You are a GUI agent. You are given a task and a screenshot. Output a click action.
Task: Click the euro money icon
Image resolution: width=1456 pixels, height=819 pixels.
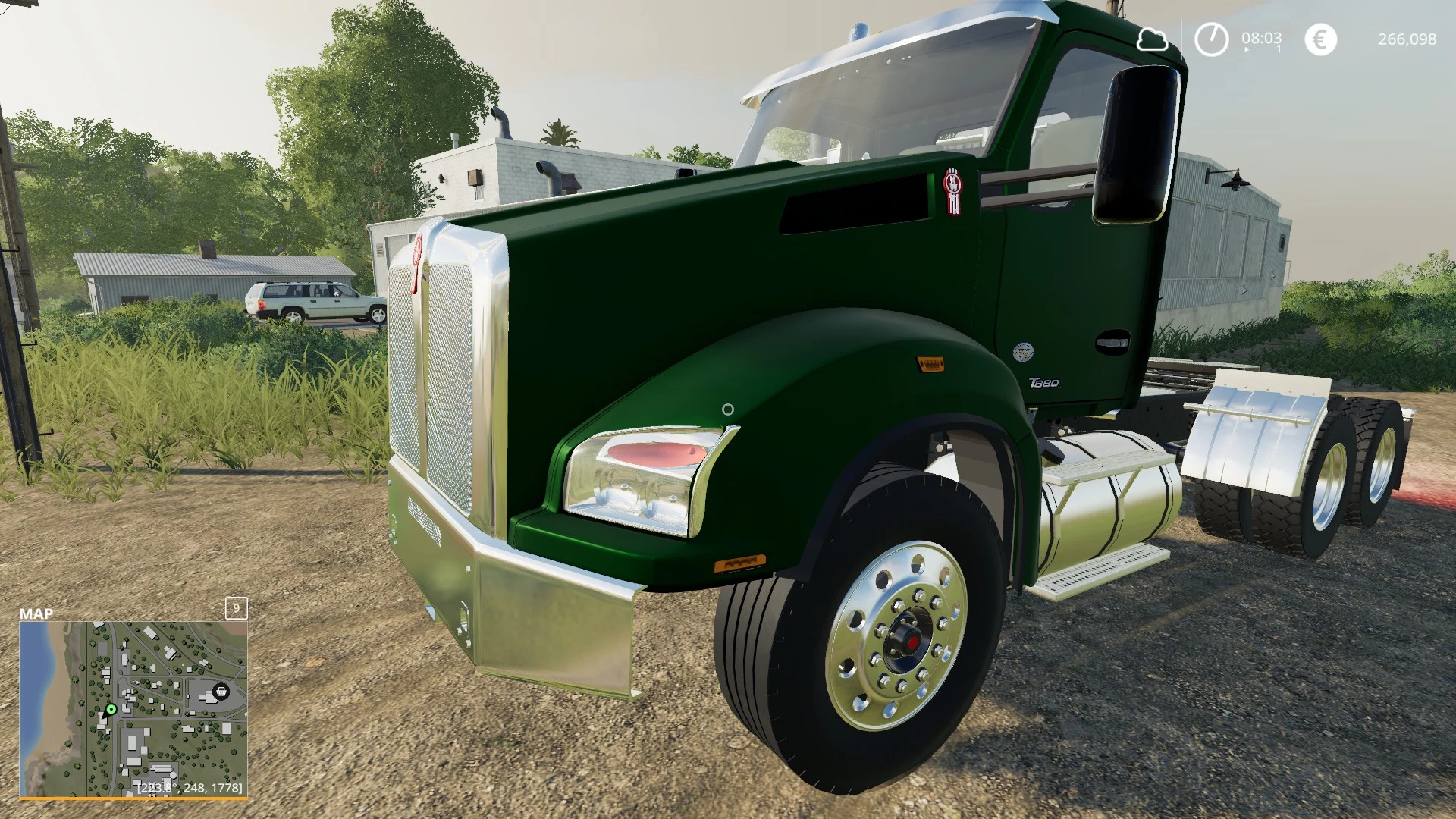tap(1320, 39)
